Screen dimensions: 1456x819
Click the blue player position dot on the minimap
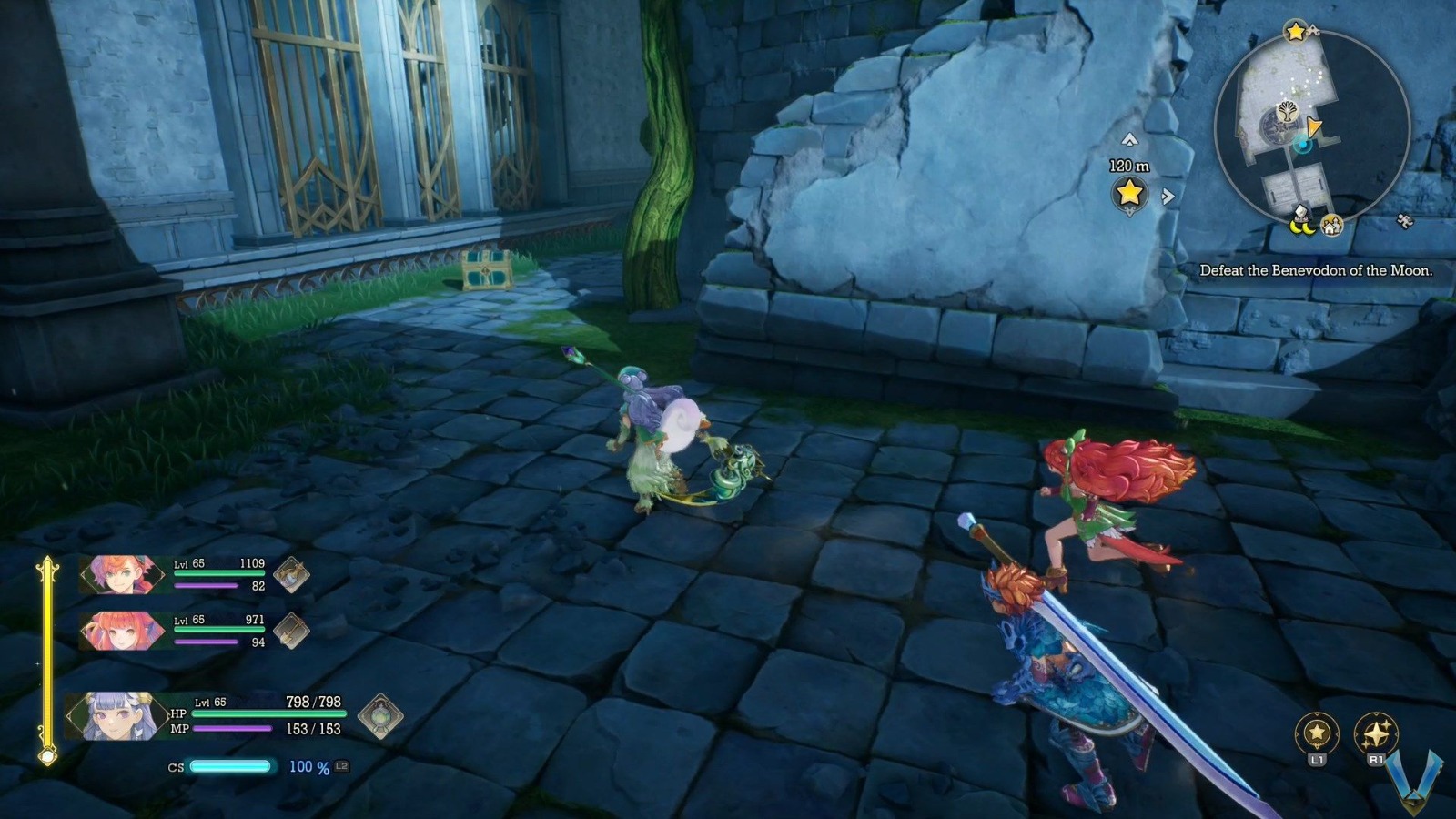1302,145
